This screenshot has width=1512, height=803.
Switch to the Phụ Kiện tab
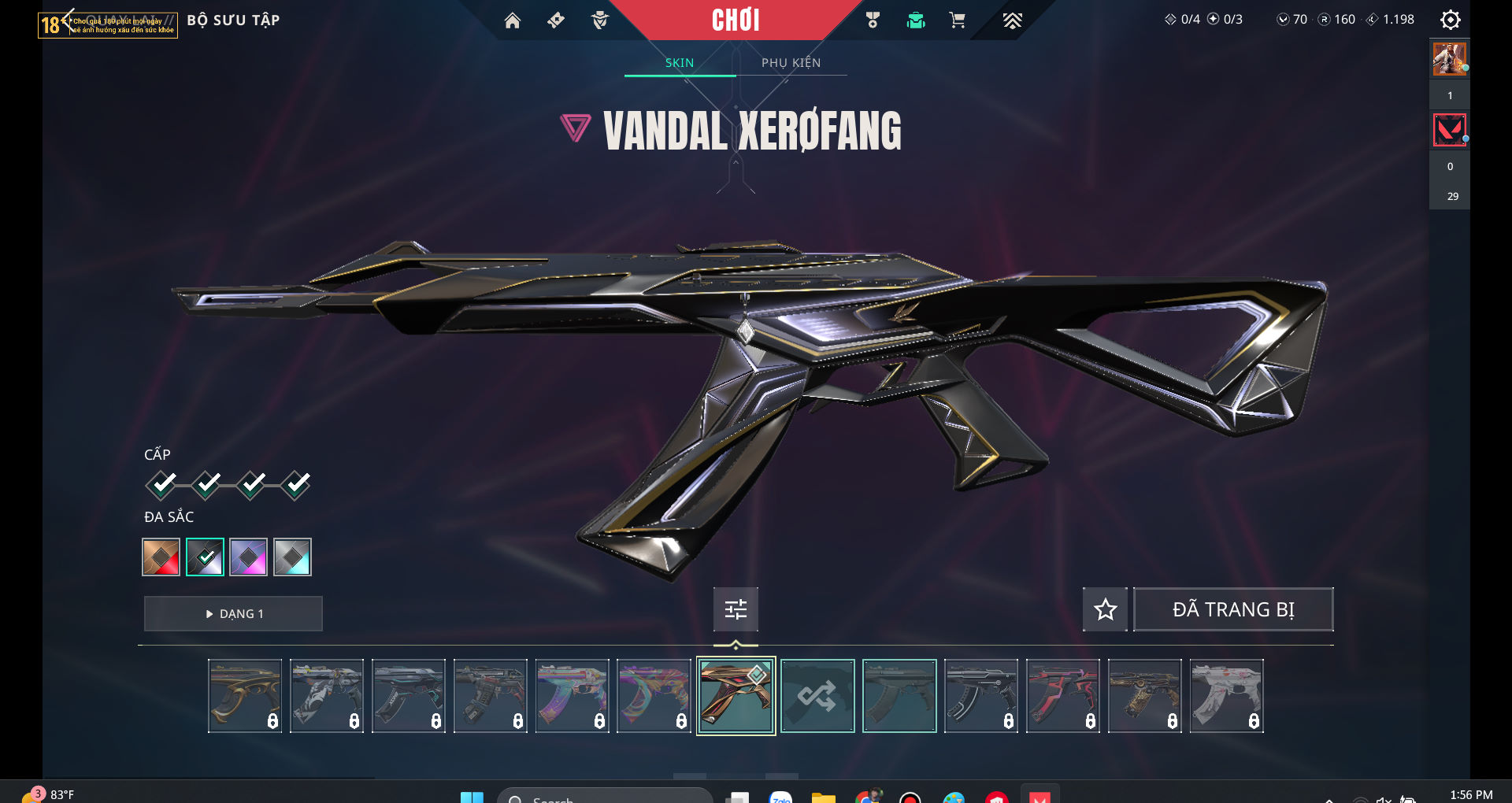click(x=791, y=63)
